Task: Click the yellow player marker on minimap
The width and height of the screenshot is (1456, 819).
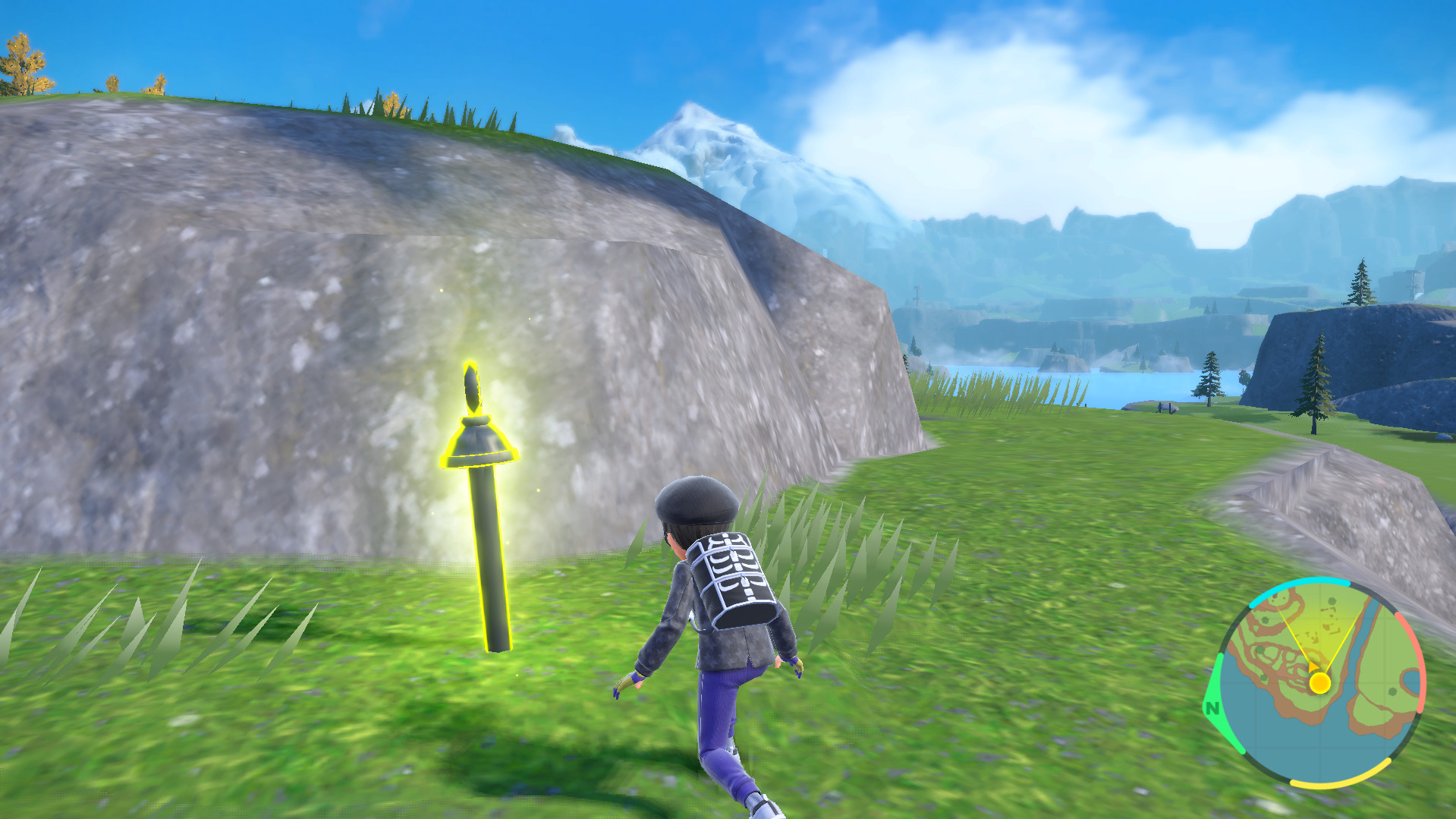Action: 1319,683
